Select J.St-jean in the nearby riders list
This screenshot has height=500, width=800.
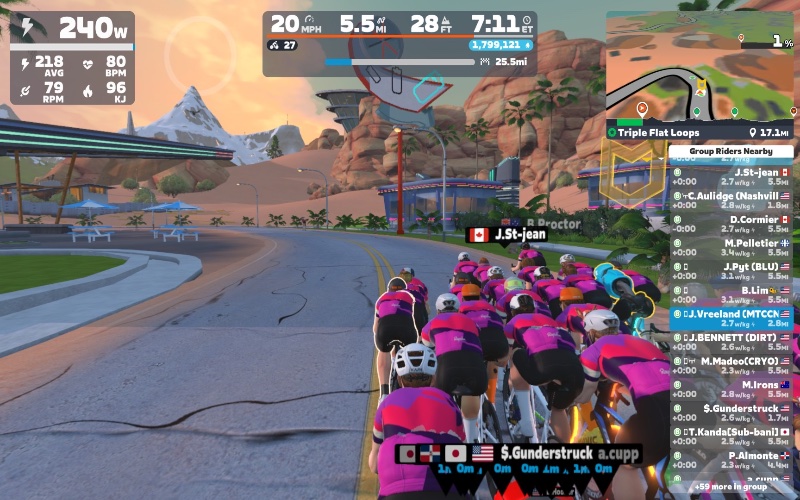[x=732, y=177]
